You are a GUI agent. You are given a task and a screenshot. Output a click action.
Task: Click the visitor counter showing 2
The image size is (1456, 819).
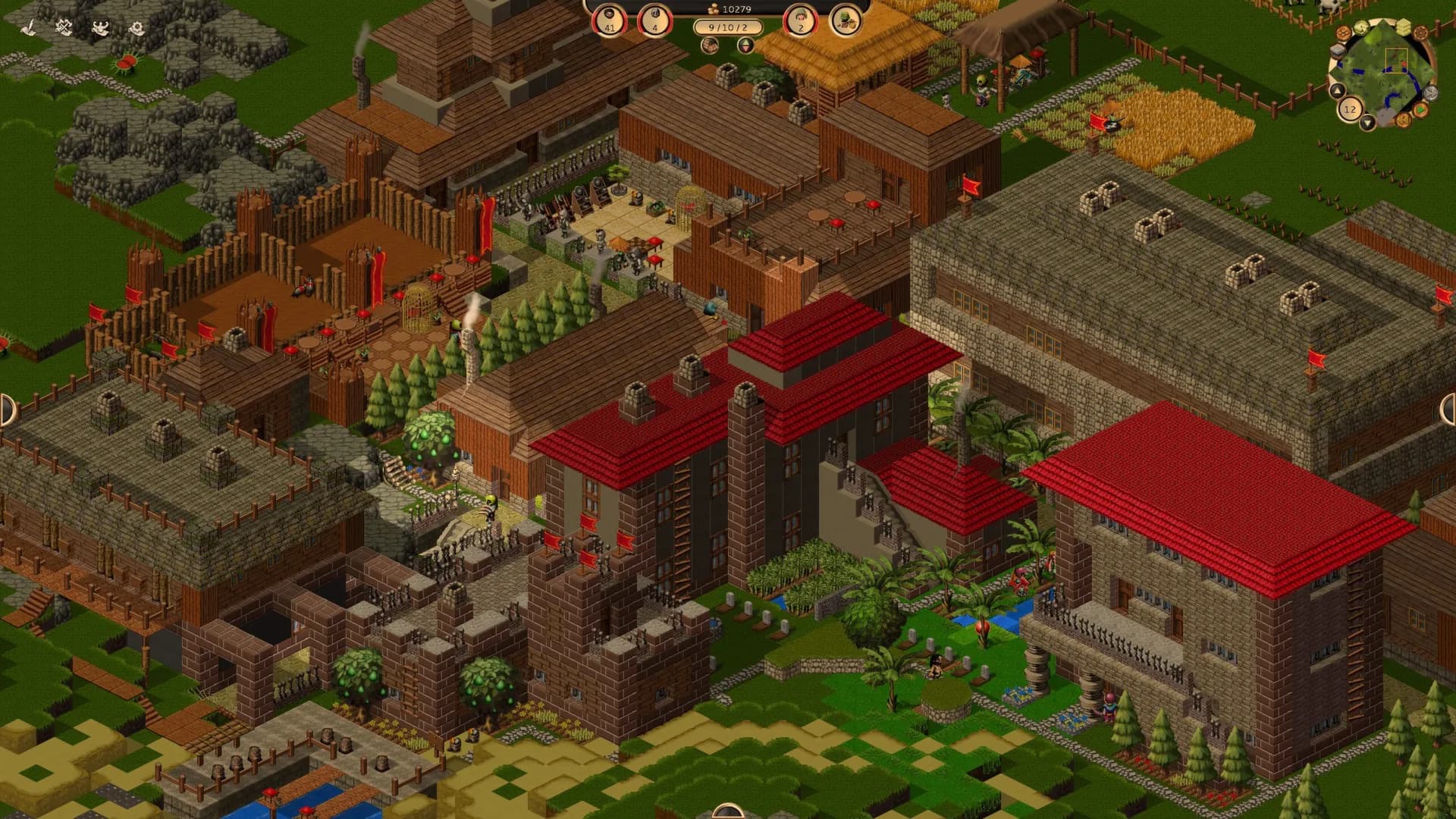coord(801,21)
